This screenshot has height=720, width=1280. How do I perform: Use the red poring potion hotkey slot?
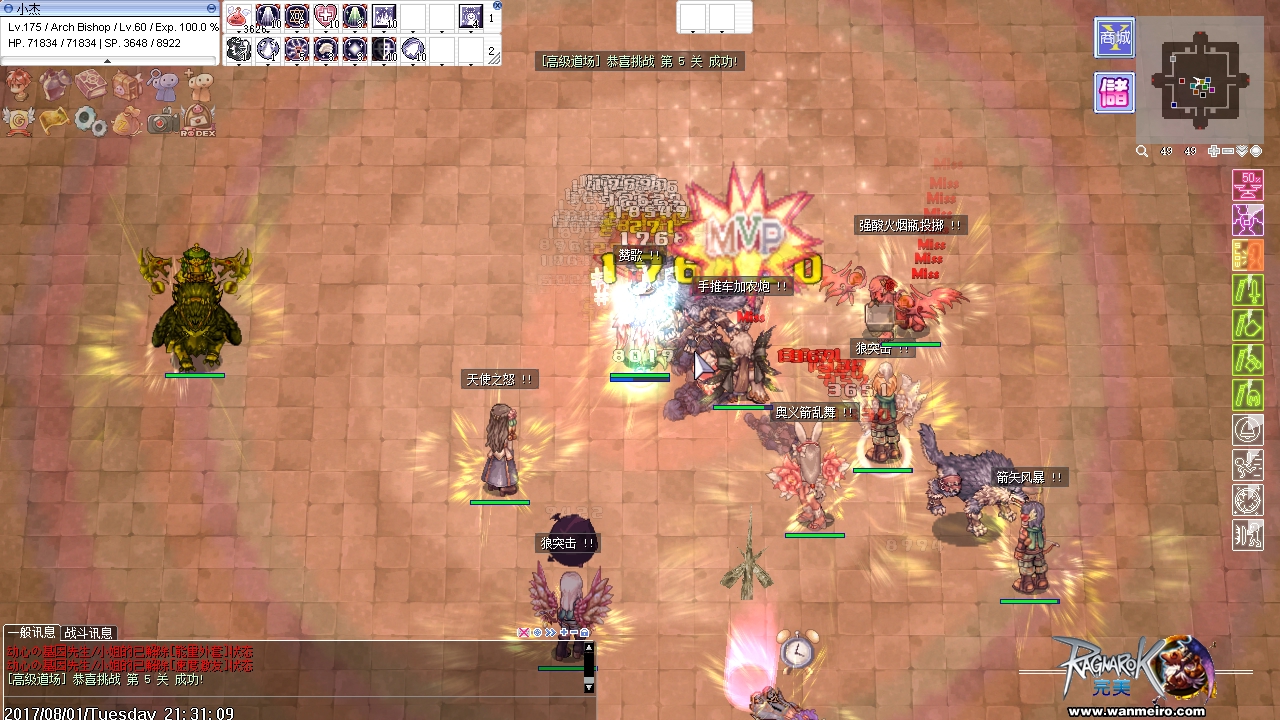point(238,16)
